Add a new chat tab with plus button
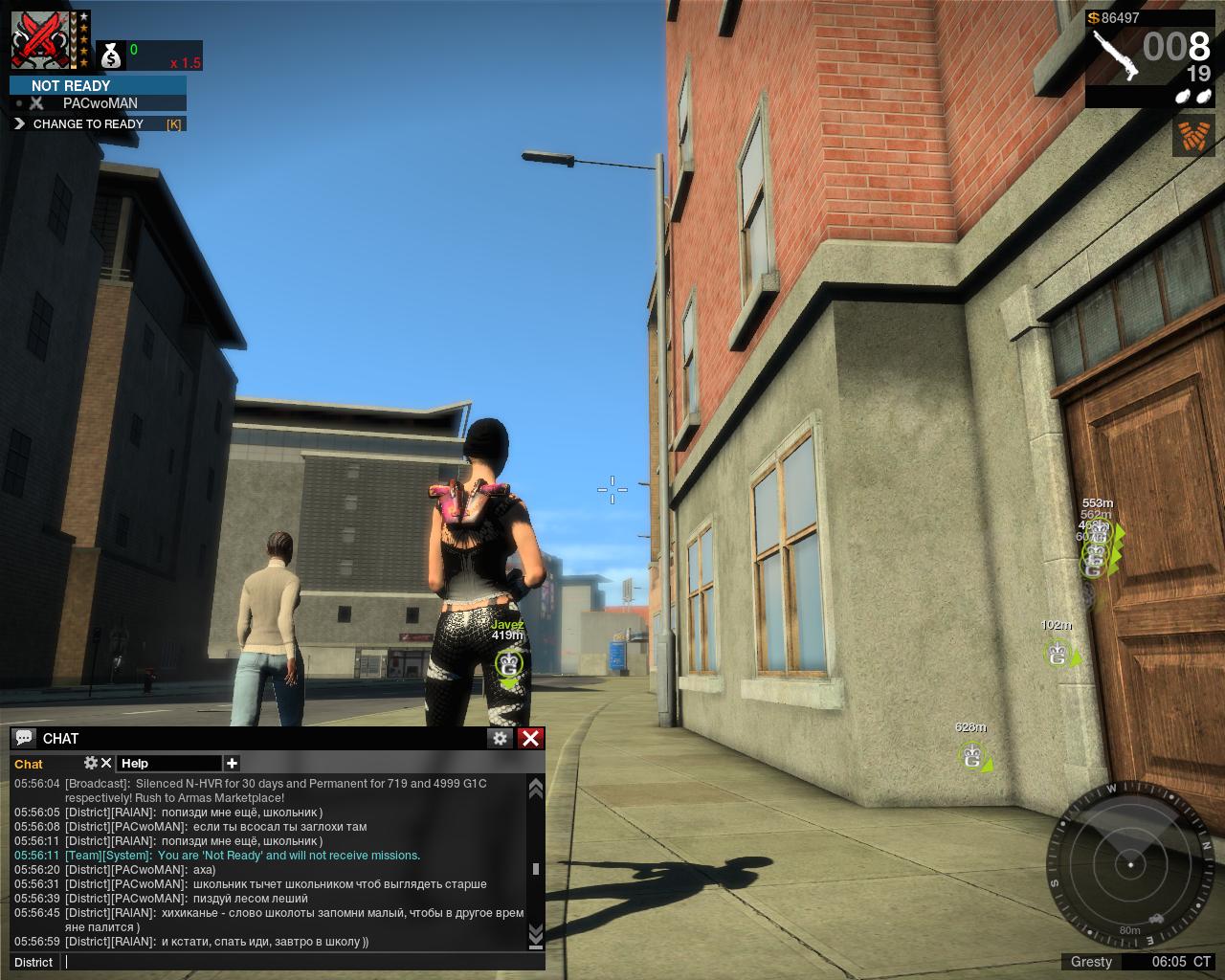The height and width of the screenshot is (980, 1225). 232,763
